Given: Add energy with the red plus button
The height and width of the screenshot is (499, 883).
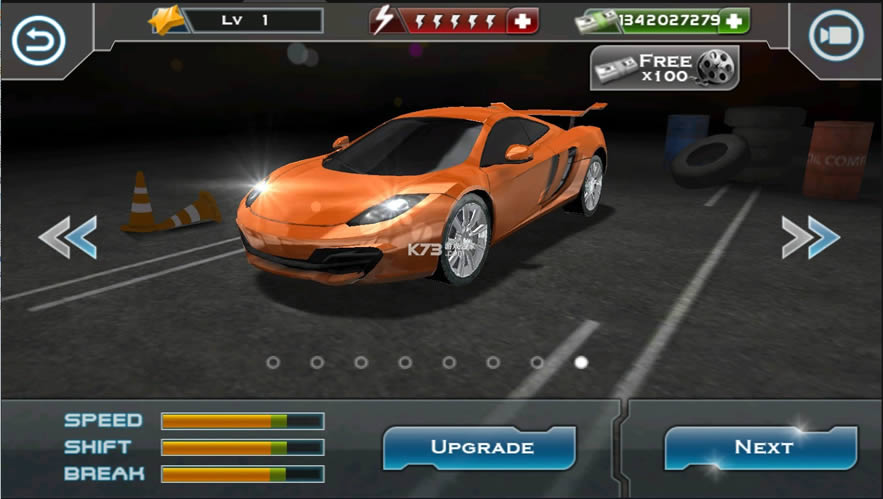Looking at the screenshot, I should pyautogui.click(x=522, y=20).
